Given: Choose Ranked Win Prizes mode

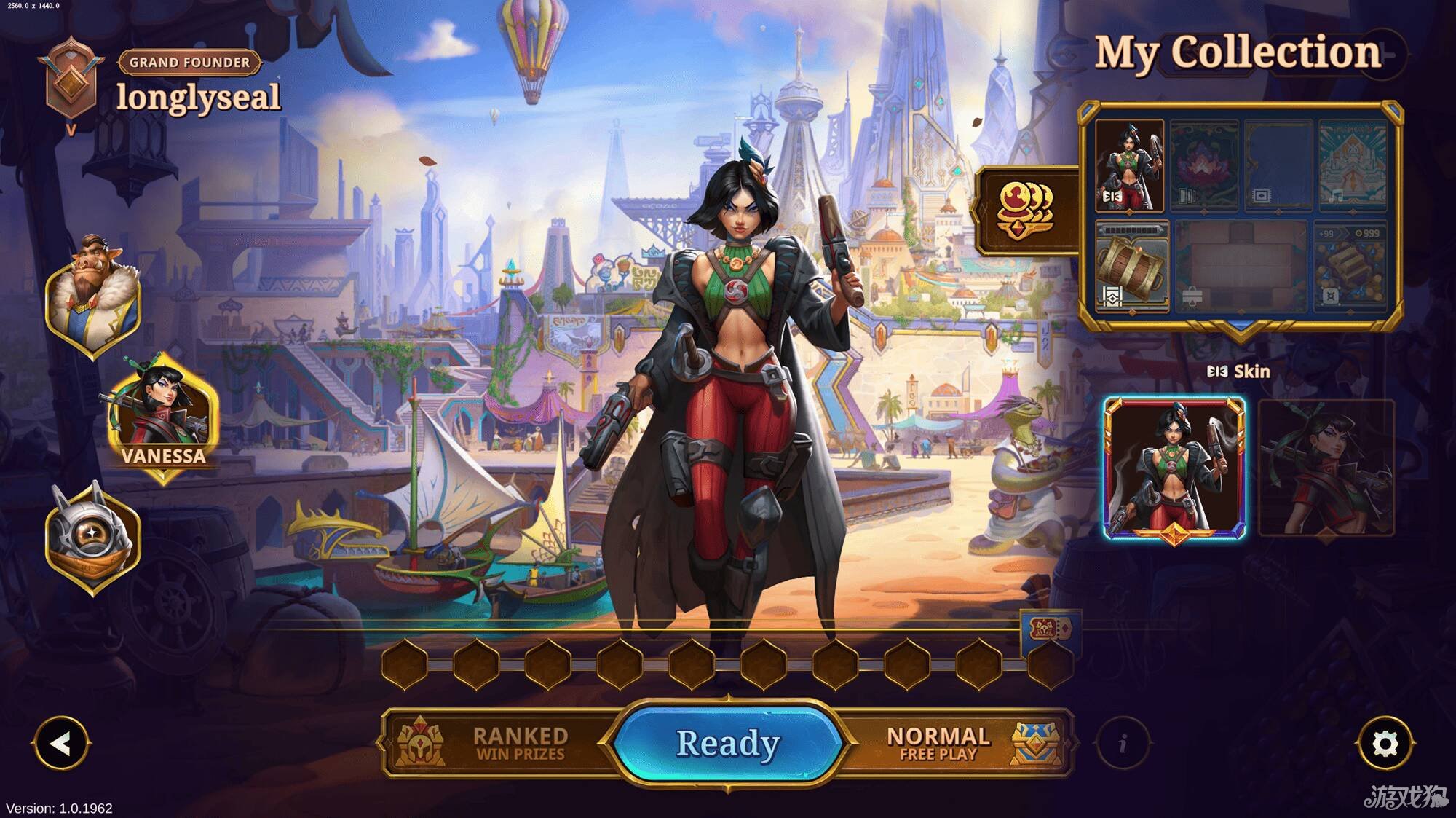Looking at the screenshot, I should 502,743.
